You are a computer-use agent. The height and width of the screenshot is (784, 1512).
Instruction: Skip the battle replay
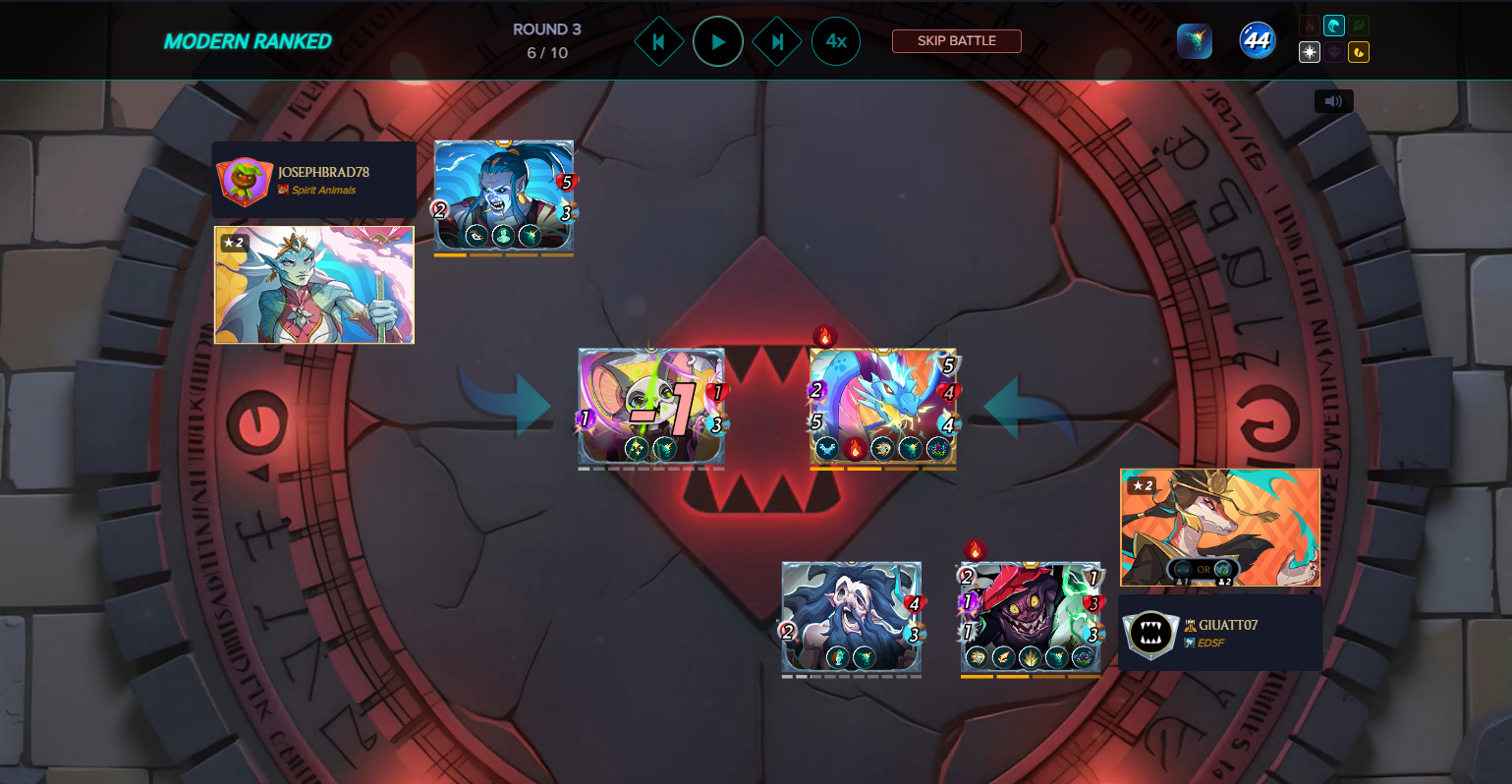pyautogui.click(x=956, y=41)
